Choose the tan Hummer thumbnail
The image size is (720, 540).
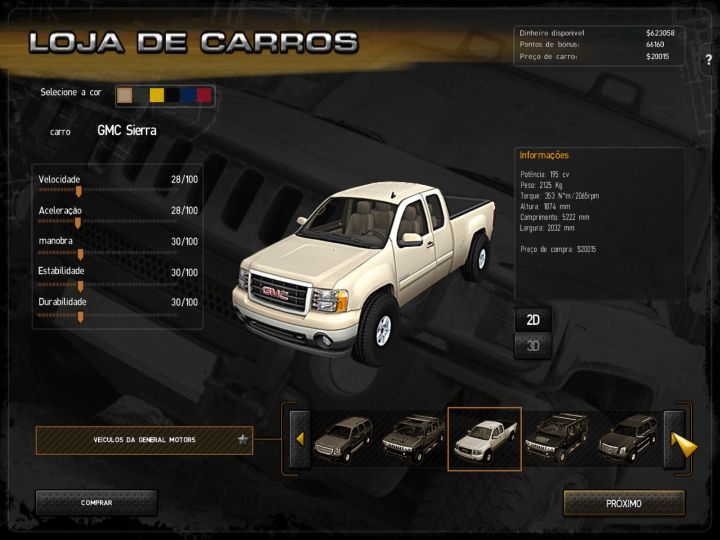click(x=413, y=439)
